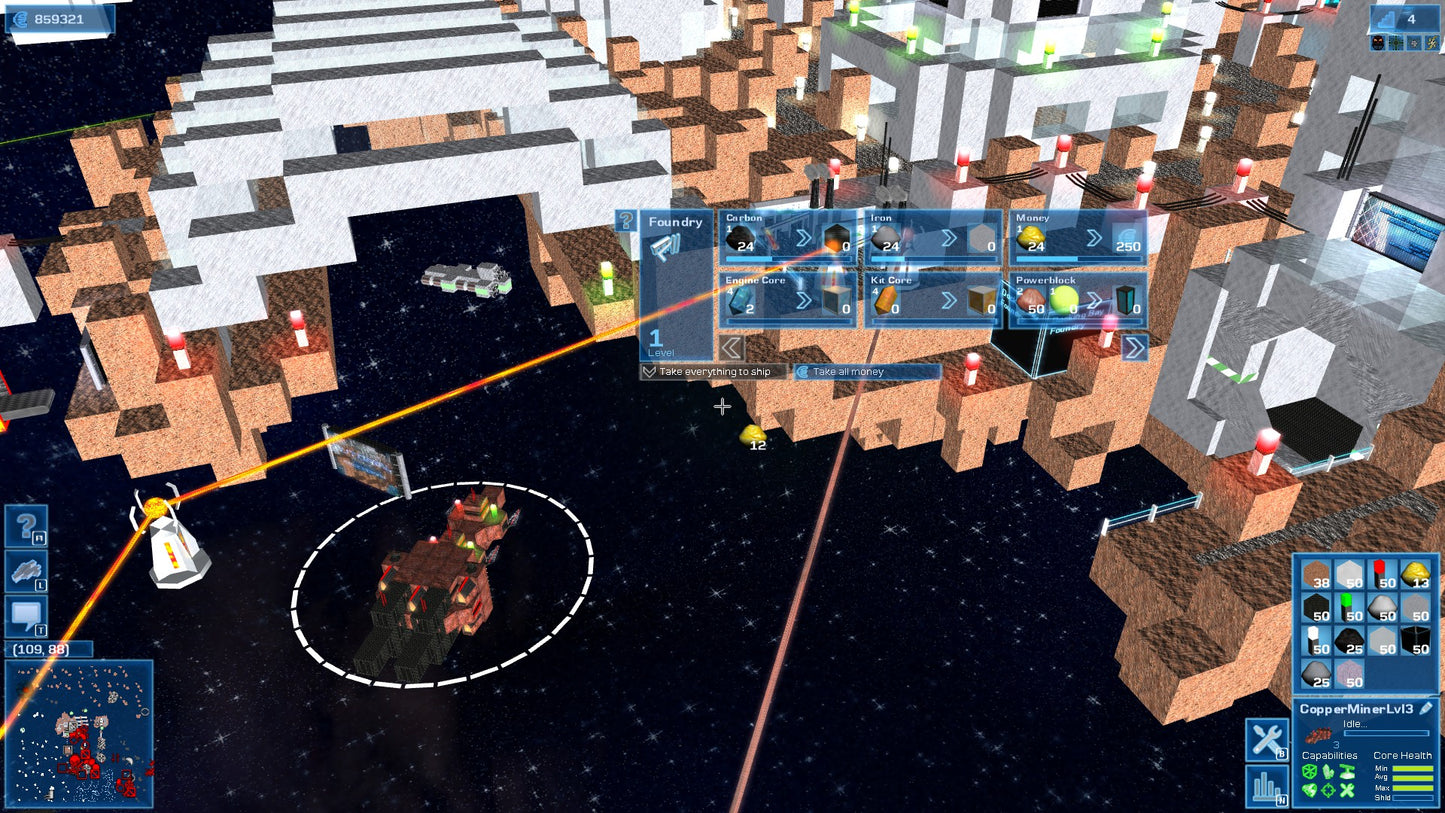Open the statistics bar-chart icon

tap(1265, 788)
